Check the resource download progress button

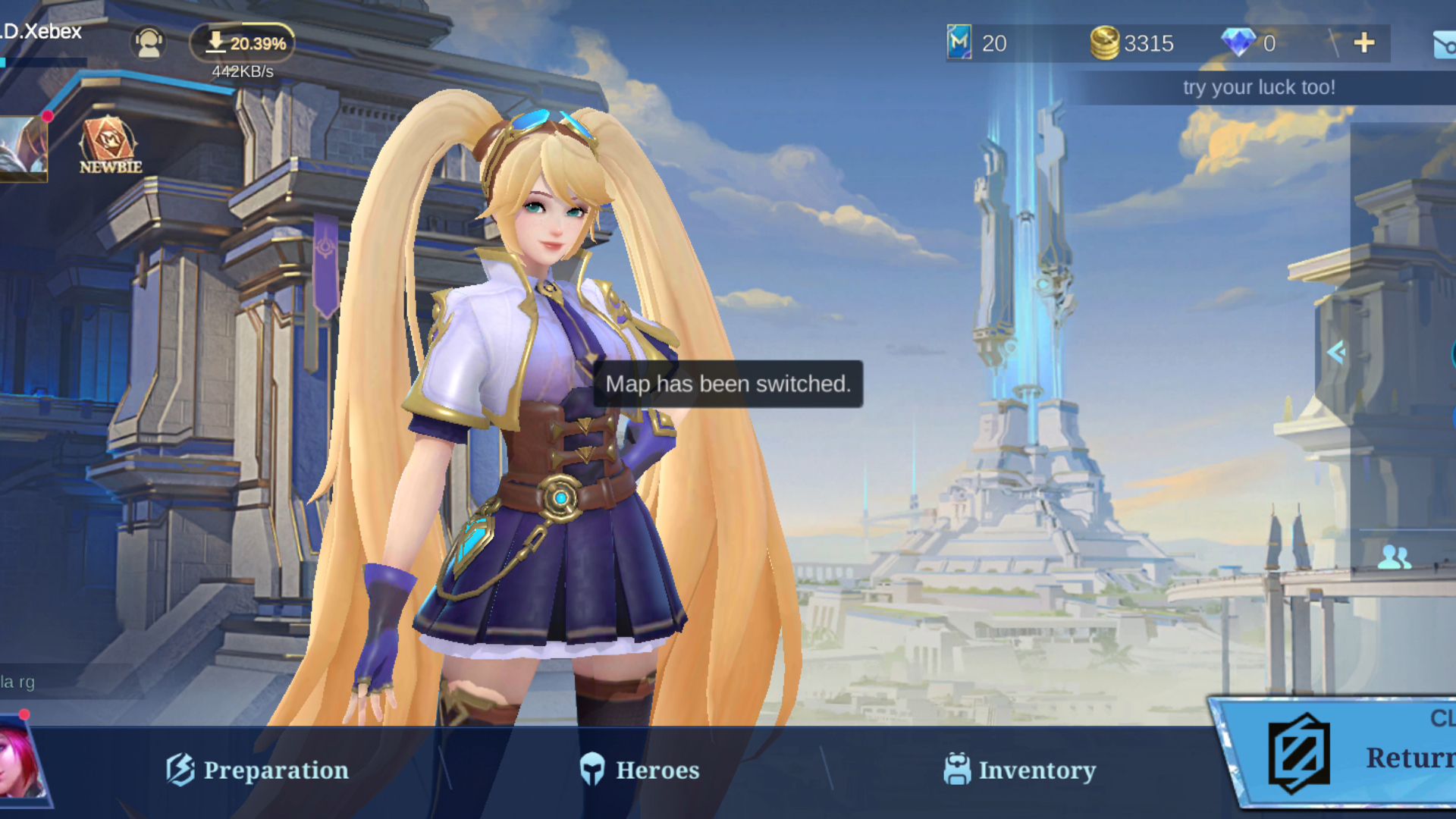[243, 43]
